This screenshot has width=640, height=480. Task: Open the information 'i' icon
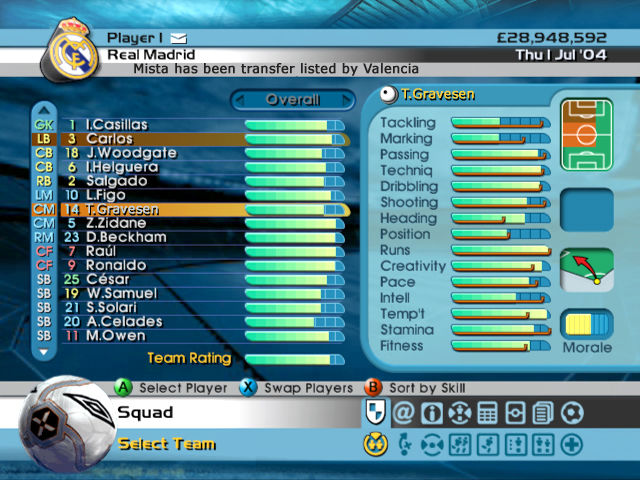point(431,412)
